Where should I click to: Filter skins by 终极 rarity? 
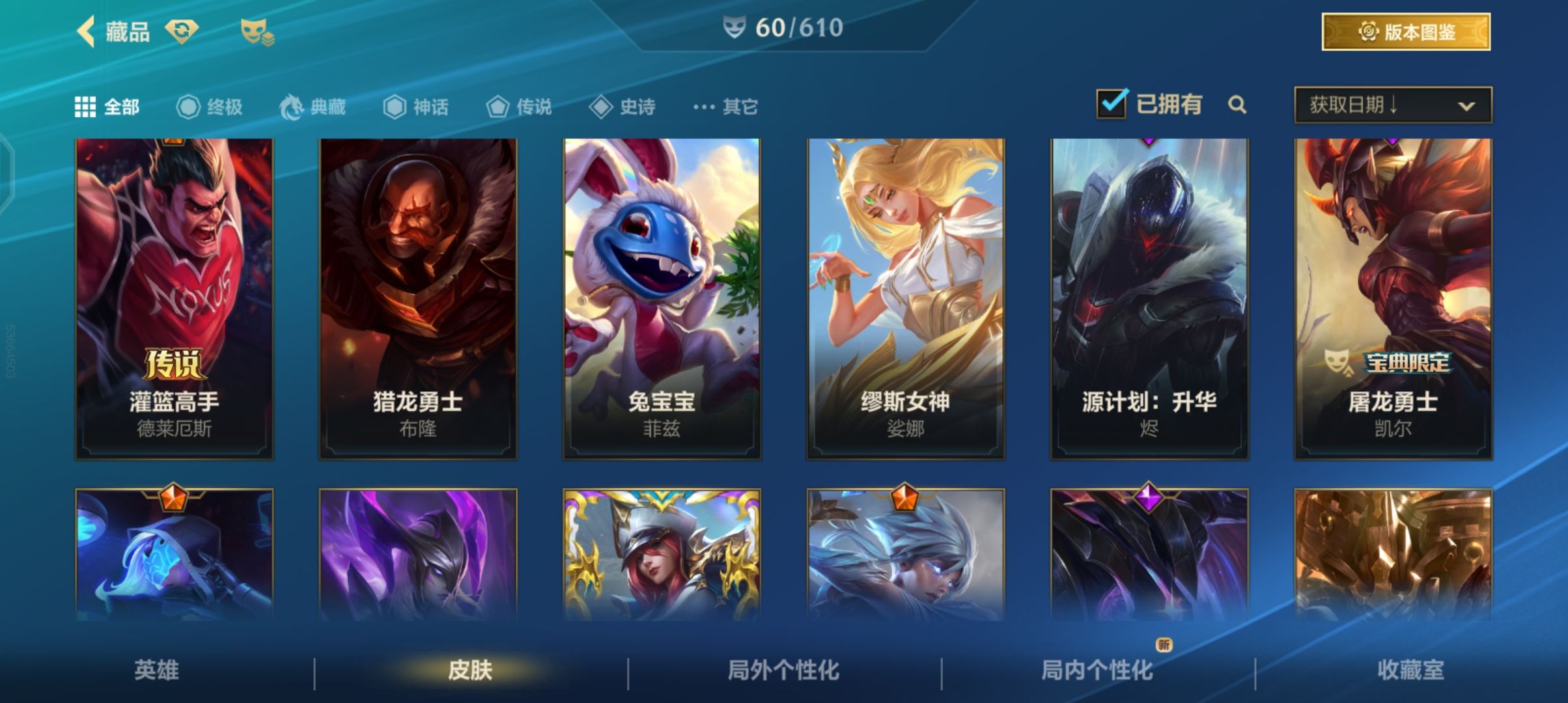pyautogui.click(x=210, y=107)
